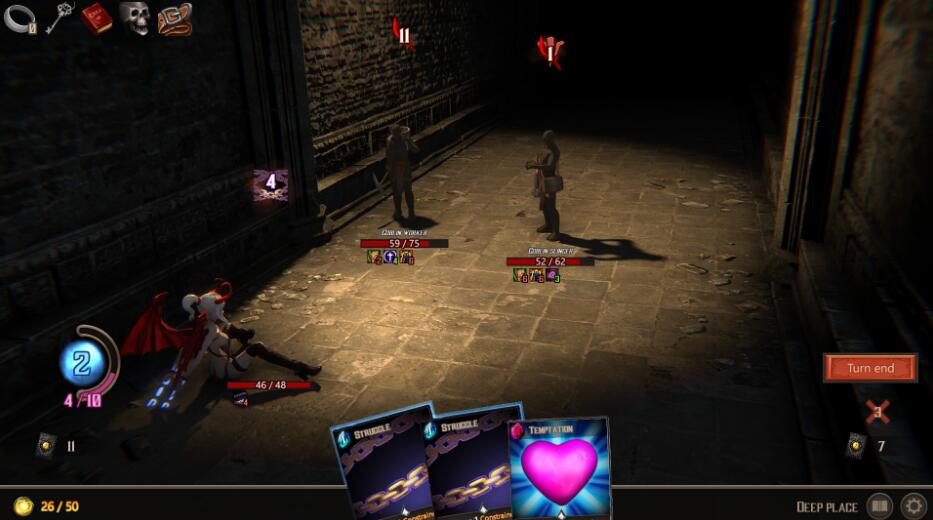
Task: Inspect the silver ring relic
Action: pyautogui.click(x=20, y=18)
